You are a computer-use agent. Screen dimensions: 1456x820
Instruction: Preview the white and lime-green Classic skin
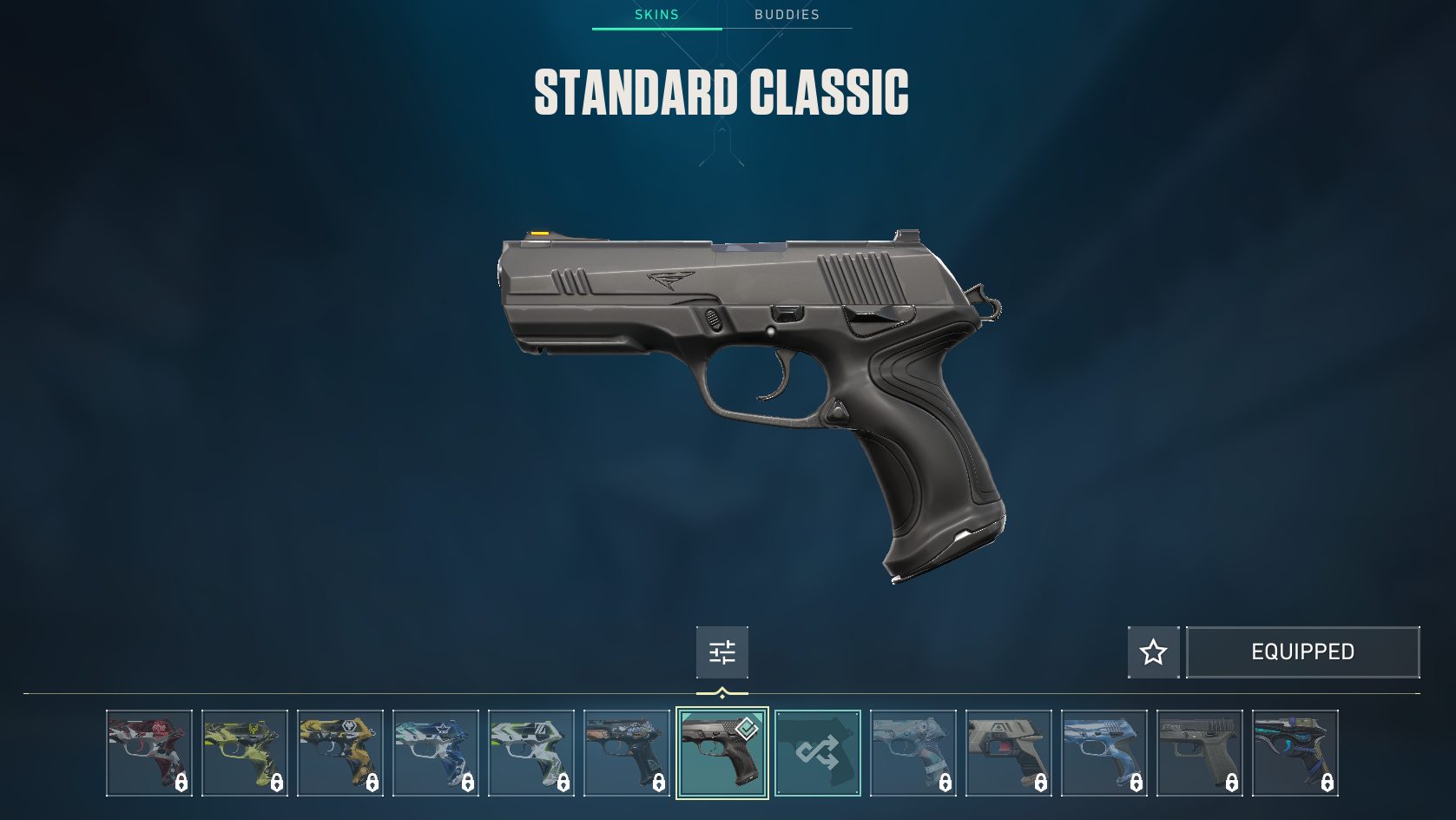click(531, 753)
